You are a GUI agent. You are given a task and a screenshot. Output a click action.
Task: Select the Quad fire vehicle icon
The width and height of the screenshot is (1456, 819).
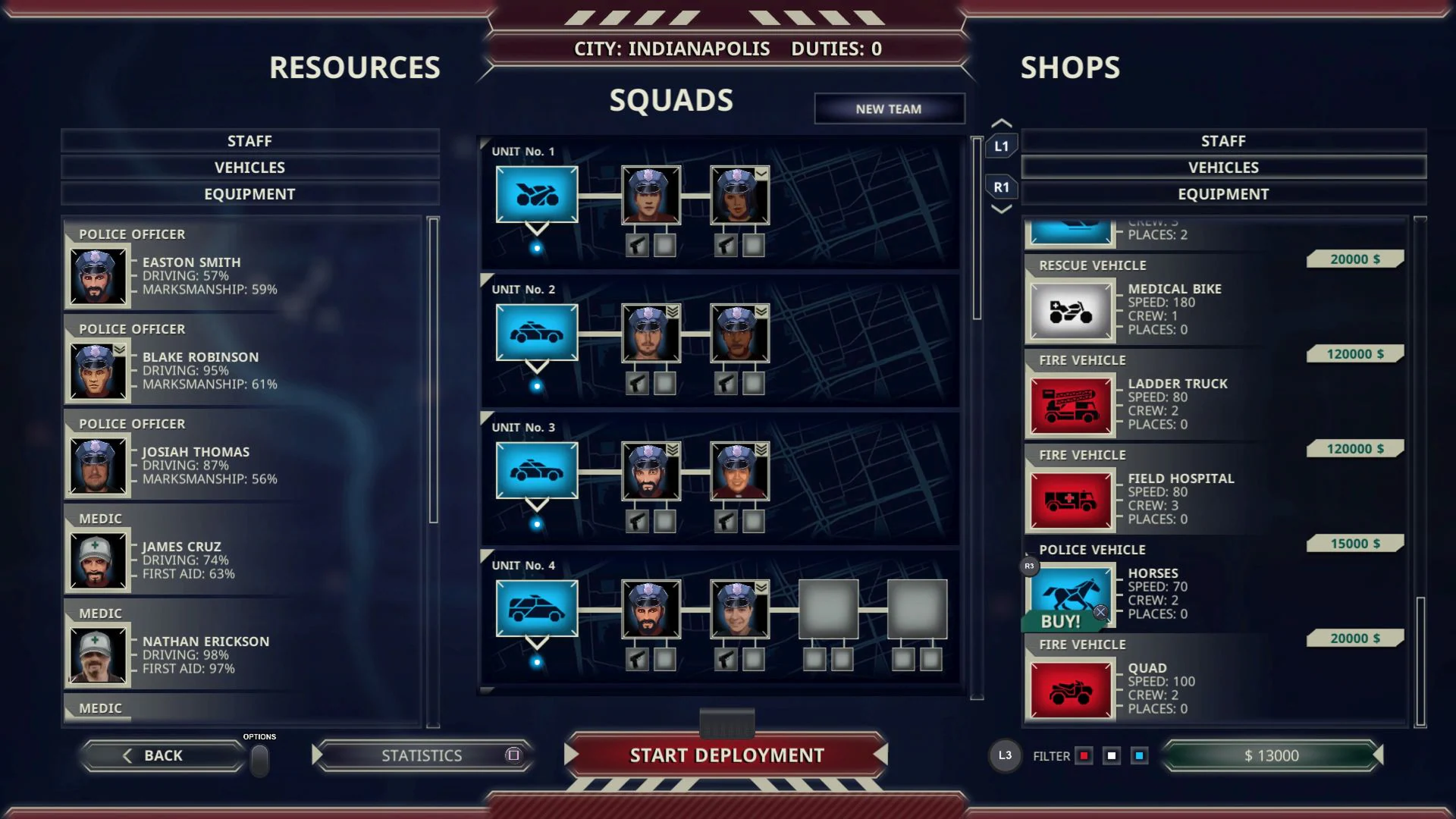pyautogui.click(x=1069, y=689)
